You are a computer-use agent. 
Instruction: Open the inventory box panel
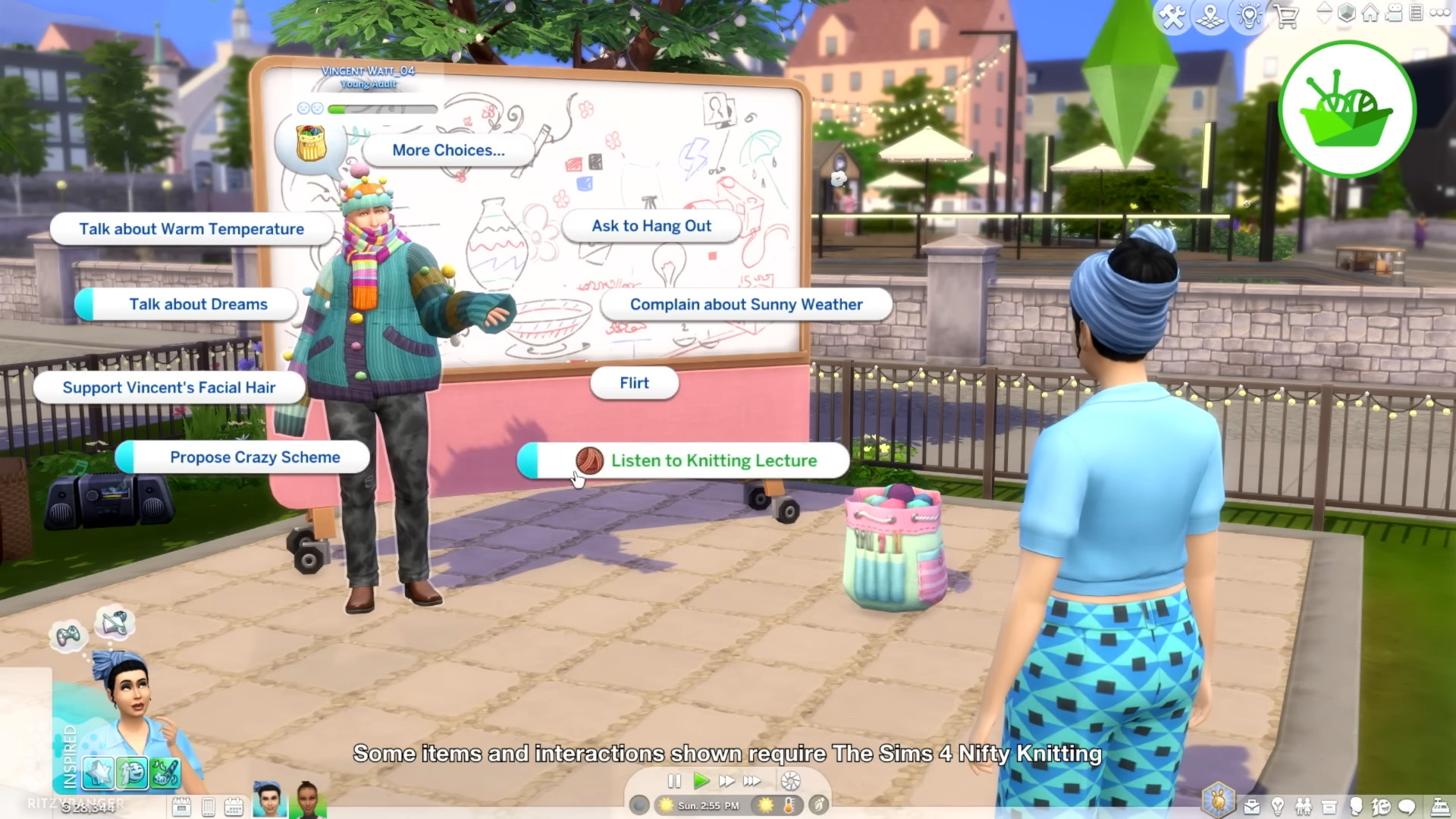[x=1329, y=807]
